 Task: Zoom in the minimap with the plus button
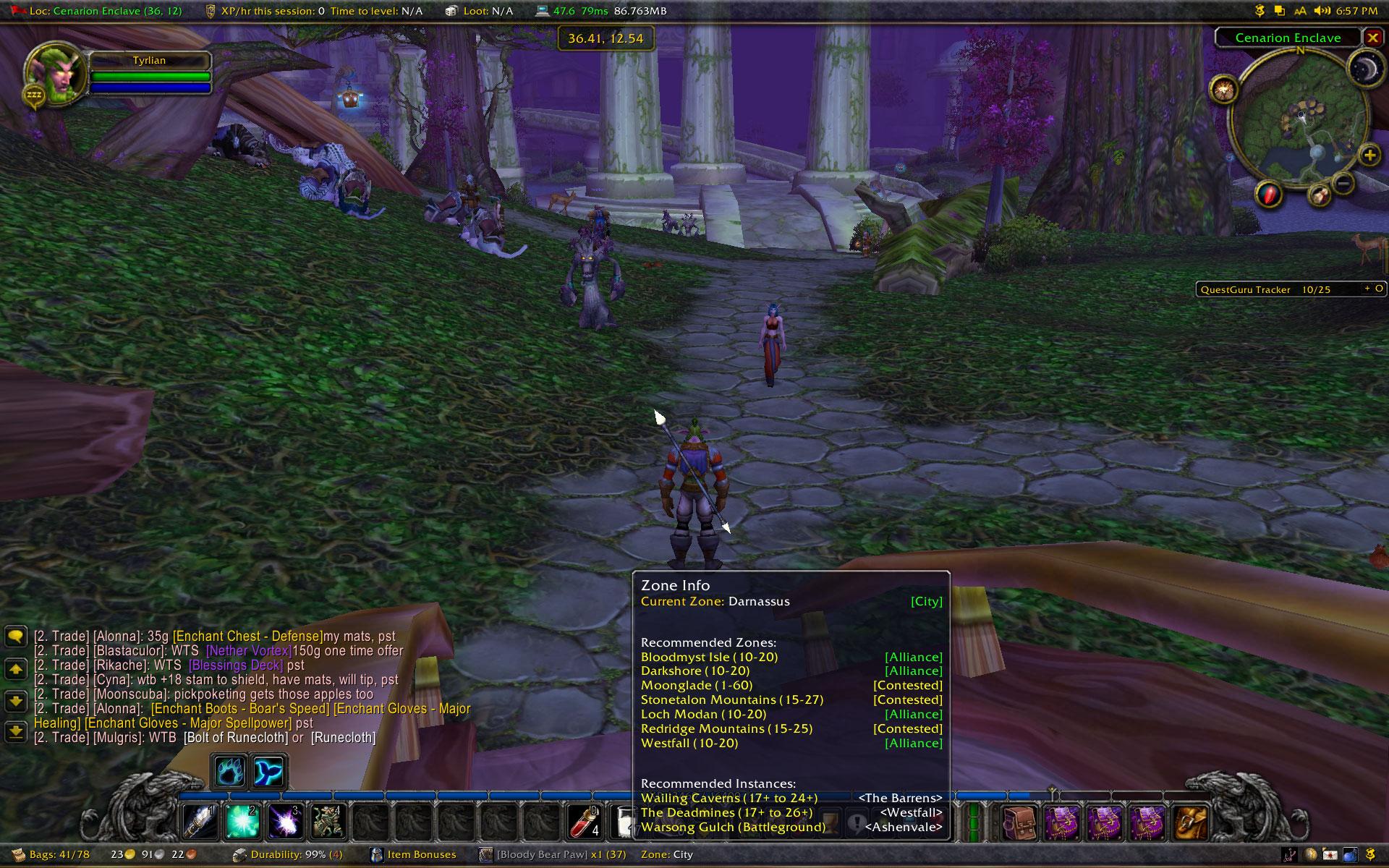(1369, 155)
